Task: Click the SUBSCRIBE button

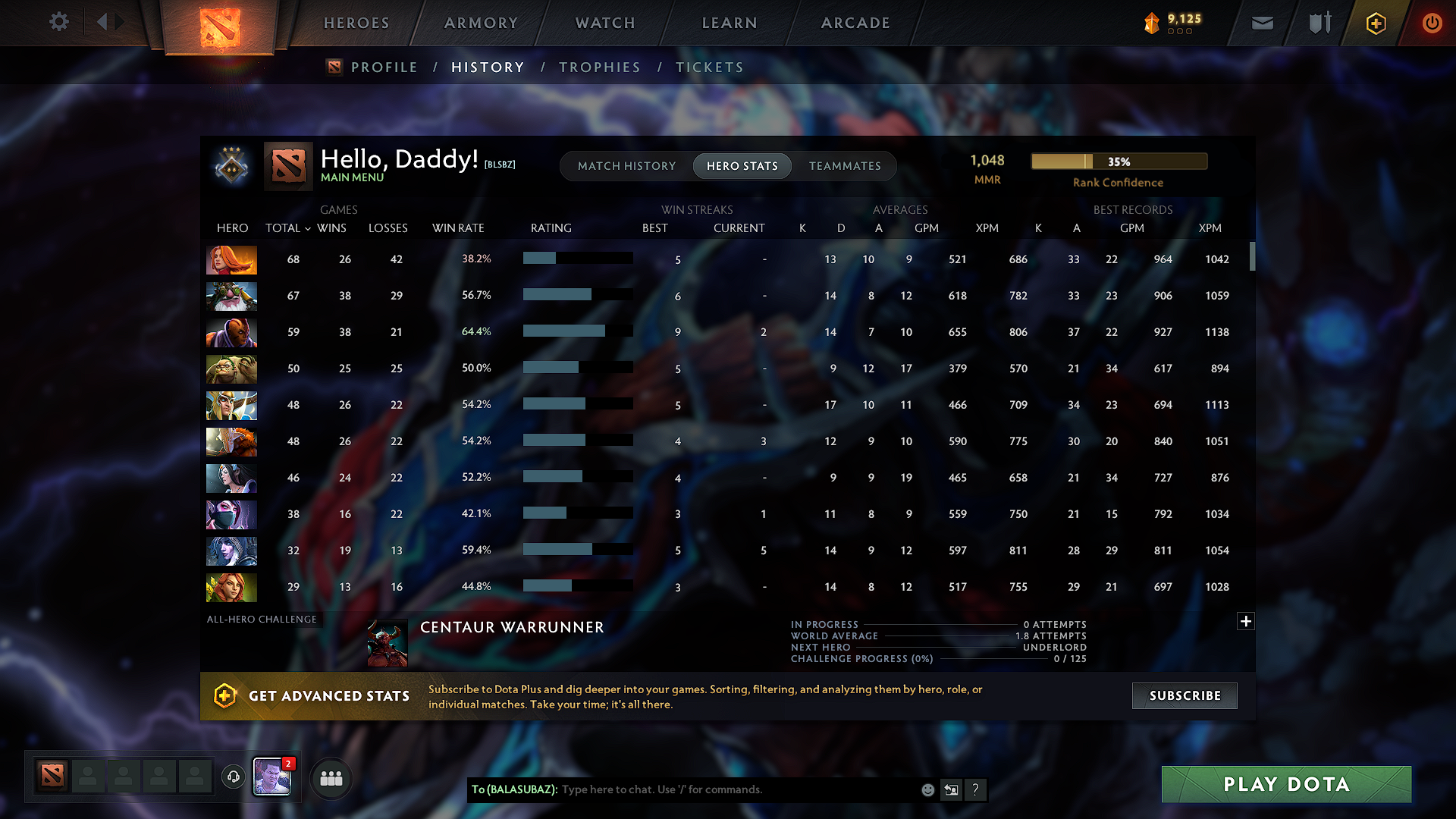Action: click(x=1184, y=695)
